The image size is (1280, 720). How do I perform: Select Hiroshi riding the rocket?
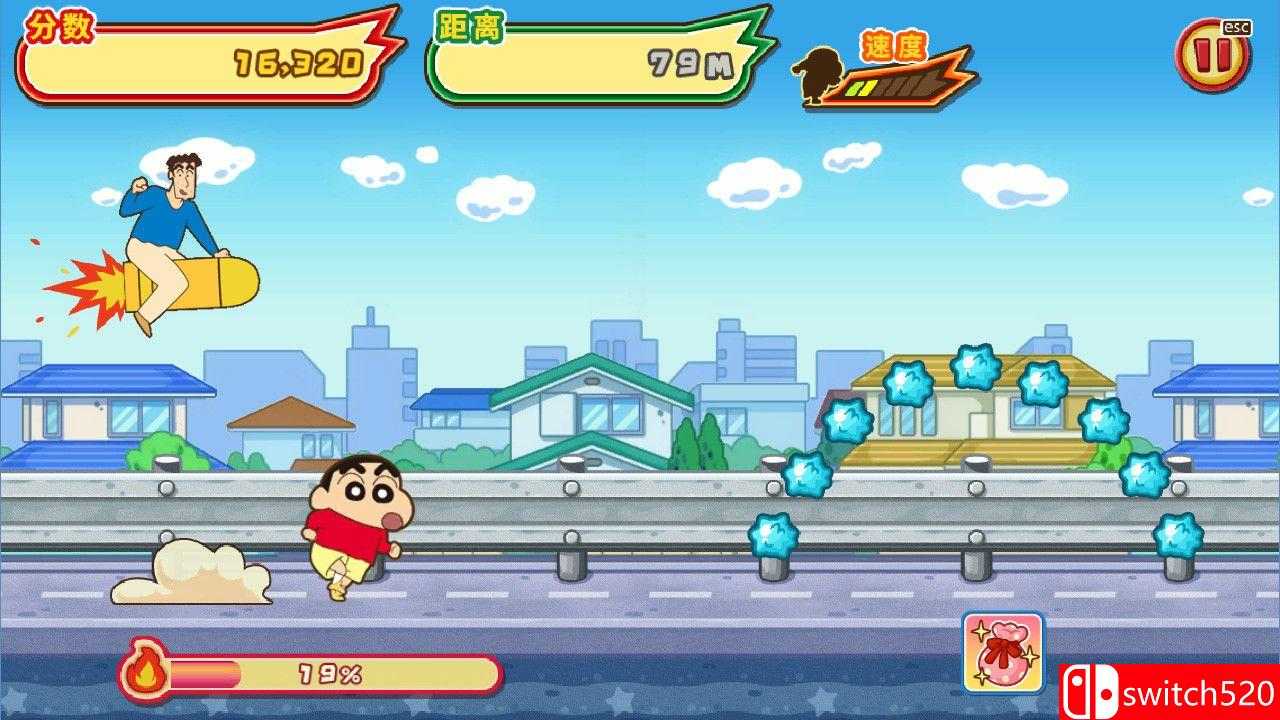coord(170,230)
